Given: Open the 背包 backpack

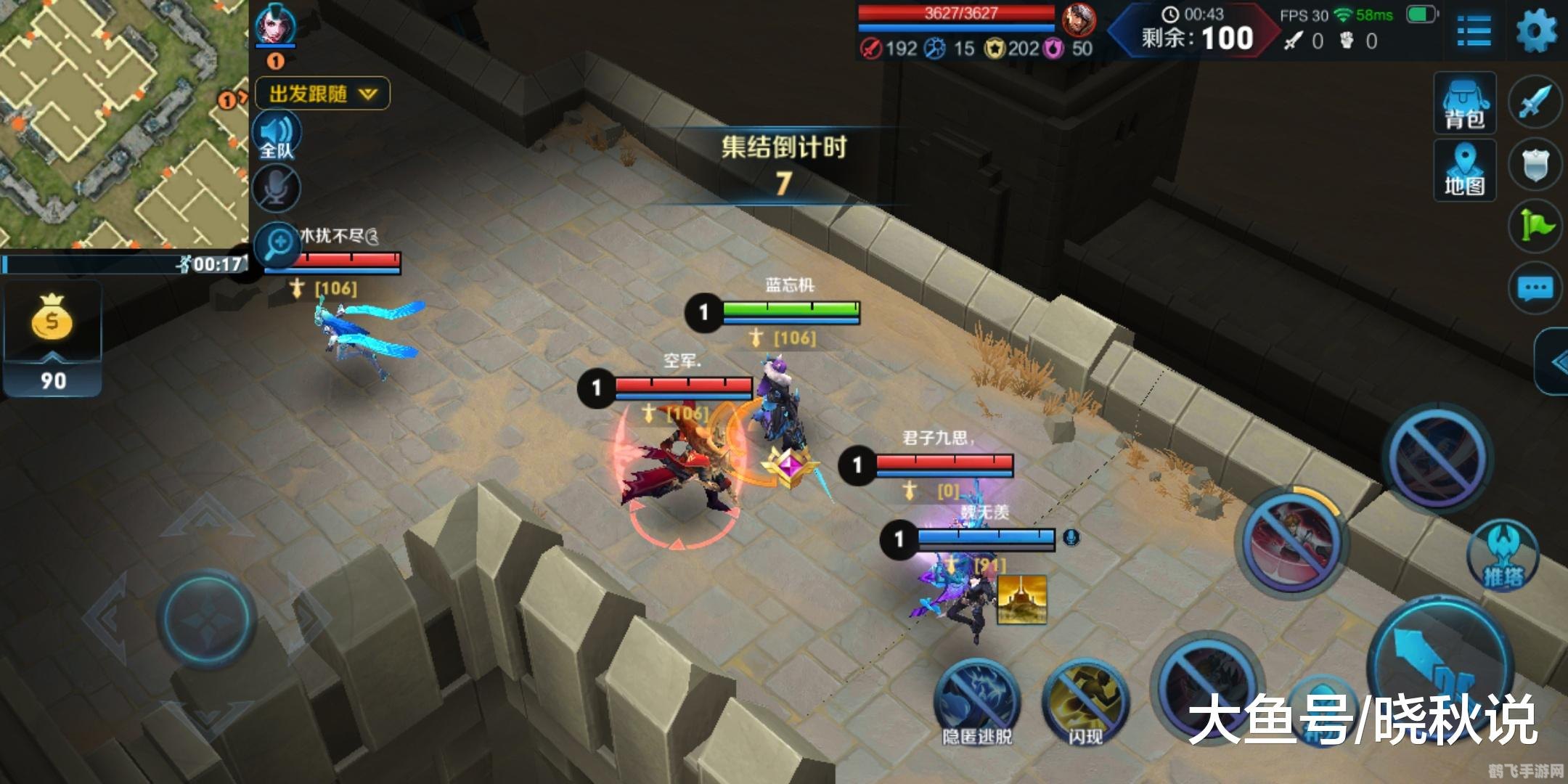Looking at the screenshot, I should coord(1464,103).
